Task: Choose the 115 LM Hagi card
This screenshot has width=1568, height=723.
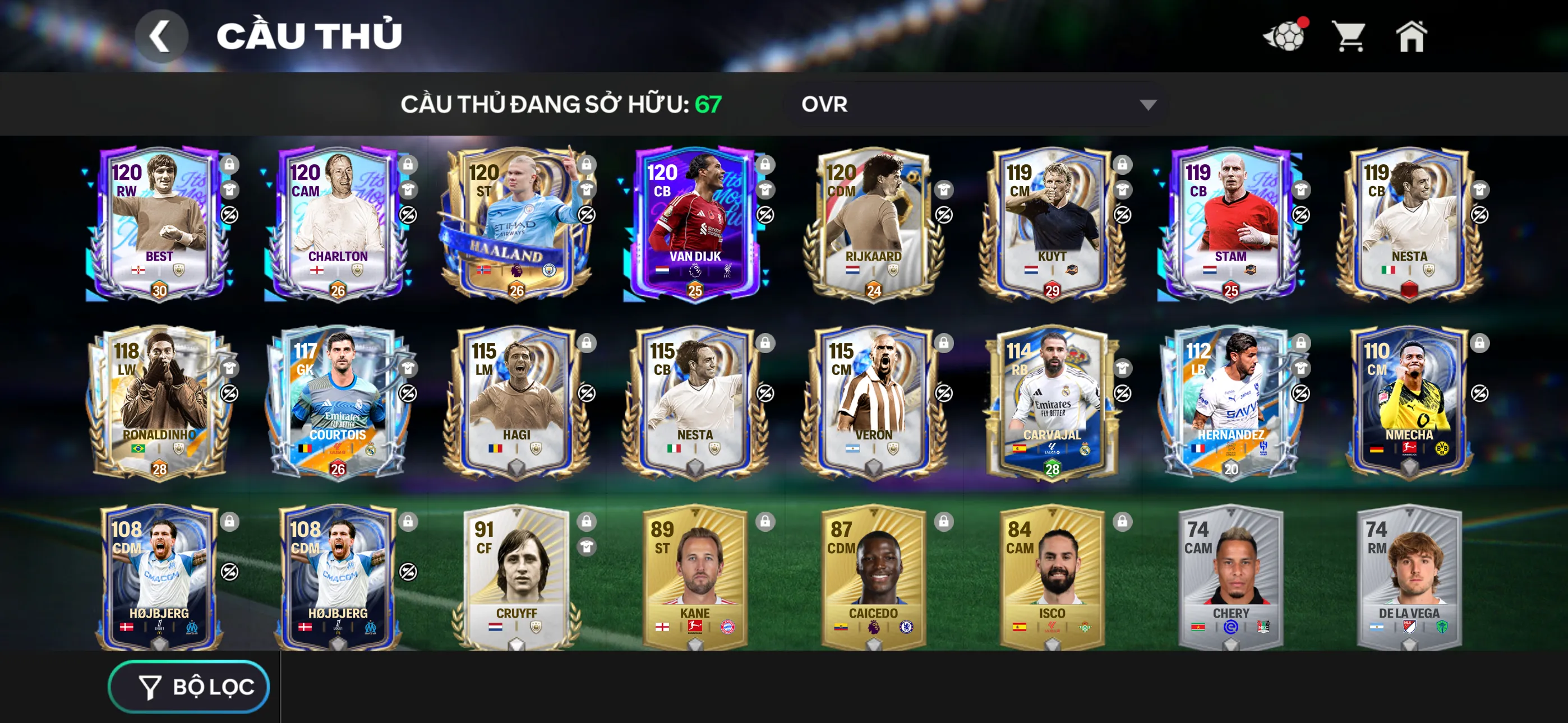Action: tap(515, 402)
